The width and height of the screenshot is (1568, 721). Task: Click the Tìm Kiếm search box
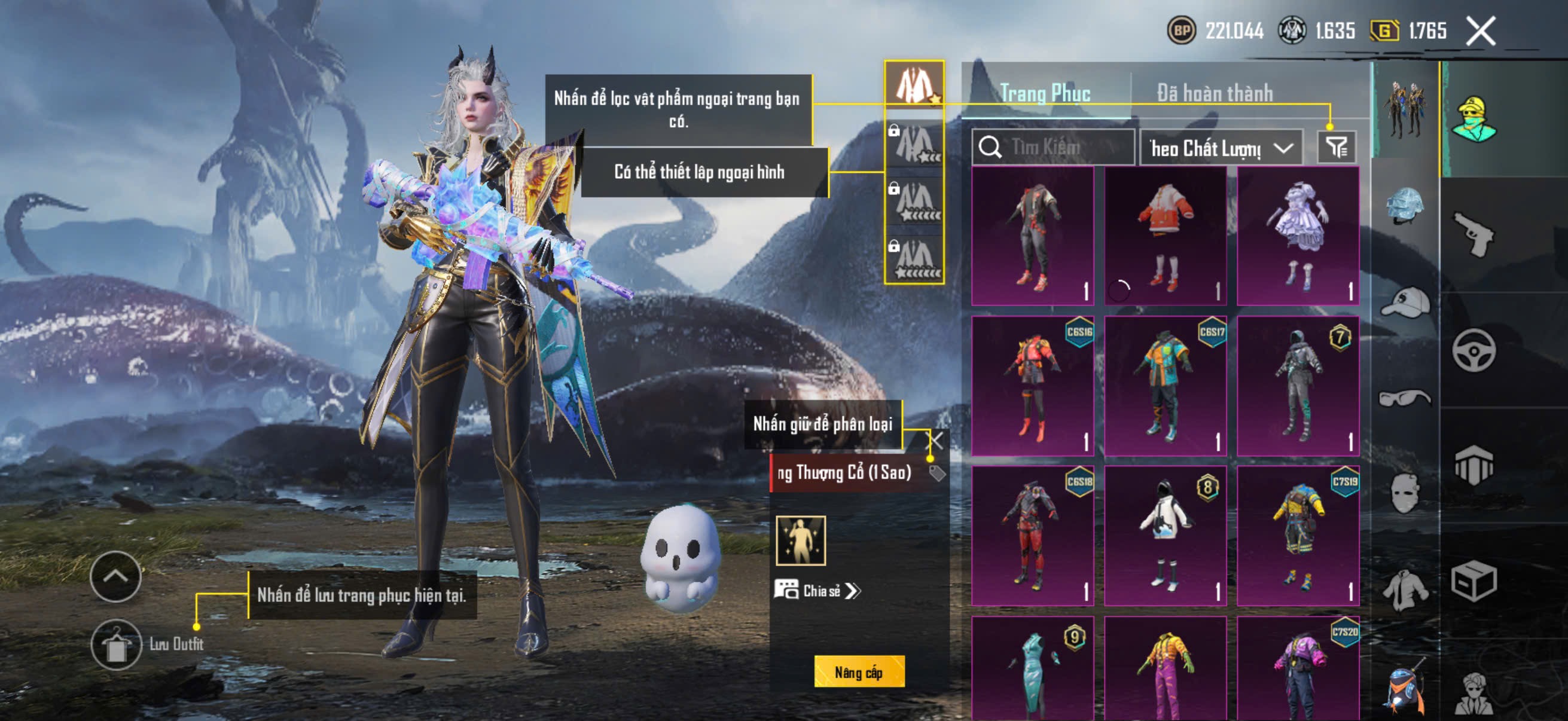click(1054, 147)
